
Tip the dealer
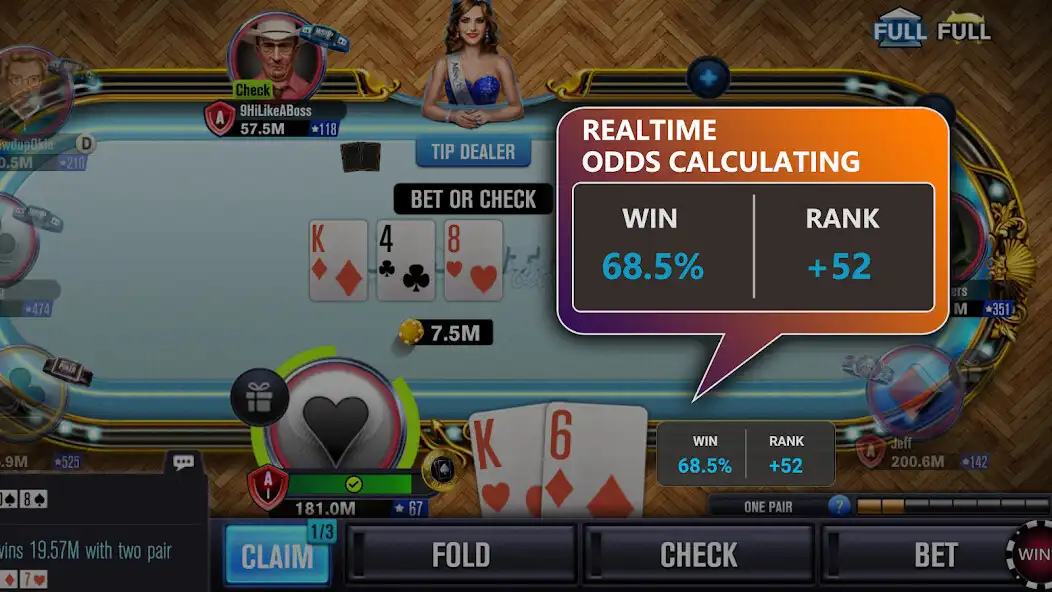473,152
